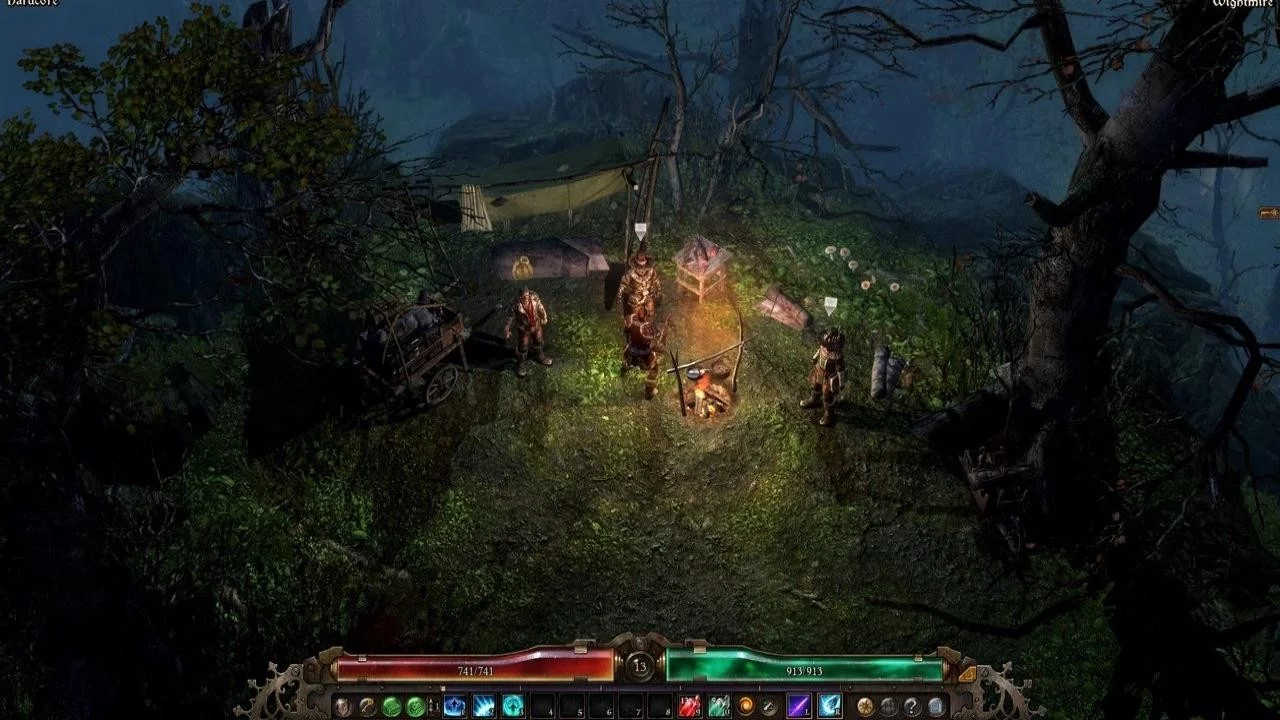This screenshot has height=720, width=1280.
Task: Use the blue shard burst skill
Action: point(484,706)
